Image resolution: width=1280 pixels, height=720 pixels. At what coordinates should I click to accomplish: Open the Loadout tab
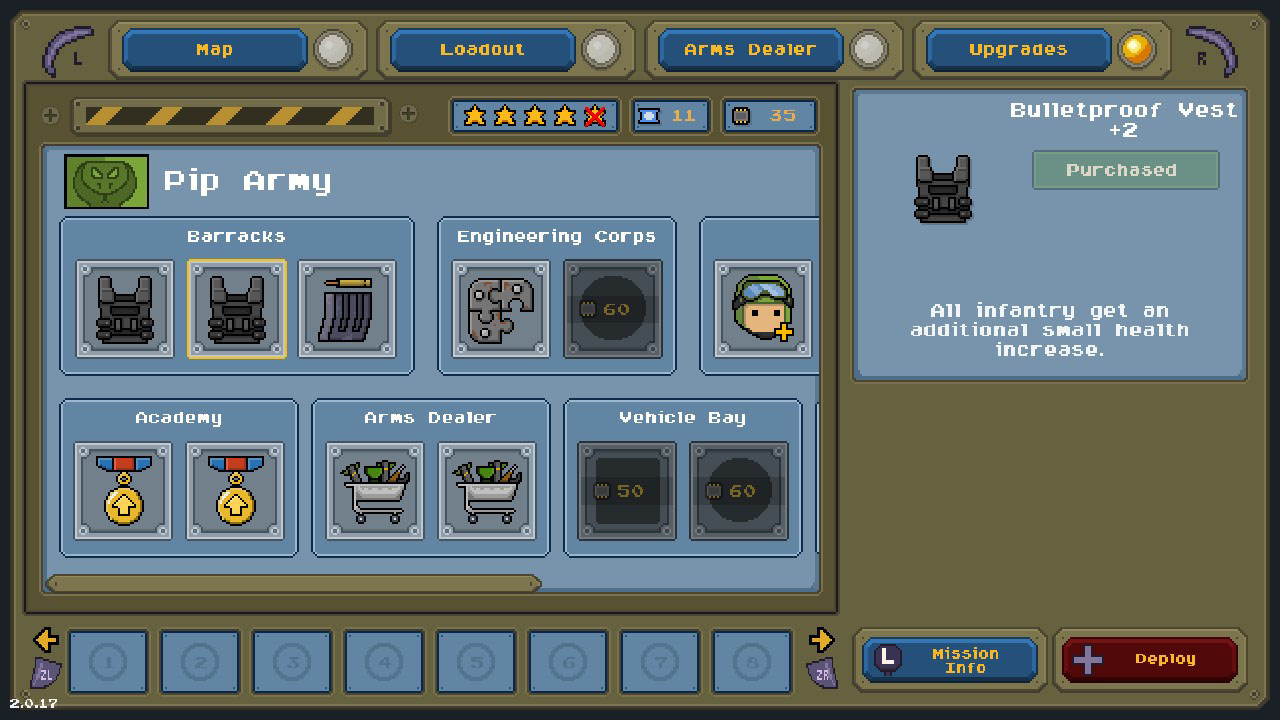click(x=482, y=49)
